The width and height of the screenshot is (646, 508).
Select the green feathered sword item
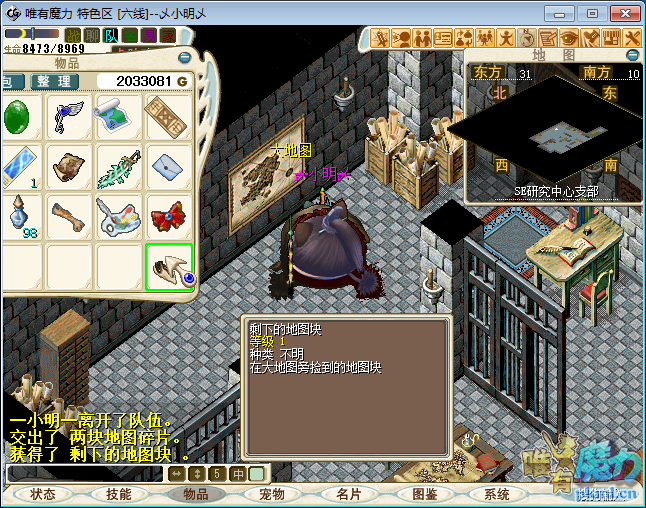119,167
